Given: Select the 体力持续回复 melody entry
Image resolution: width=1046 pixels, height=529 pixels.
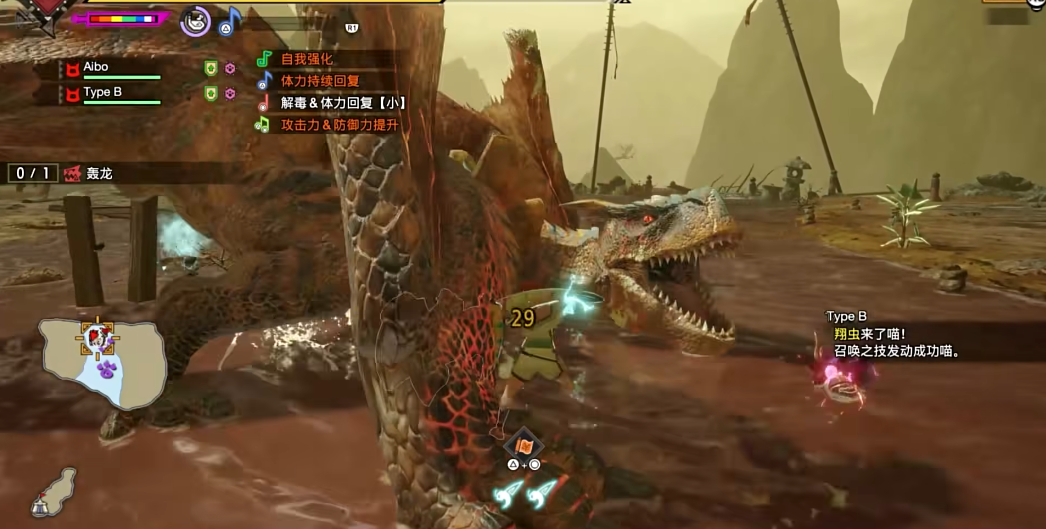Looking at the screenshot, I should [x=320, y=81].
